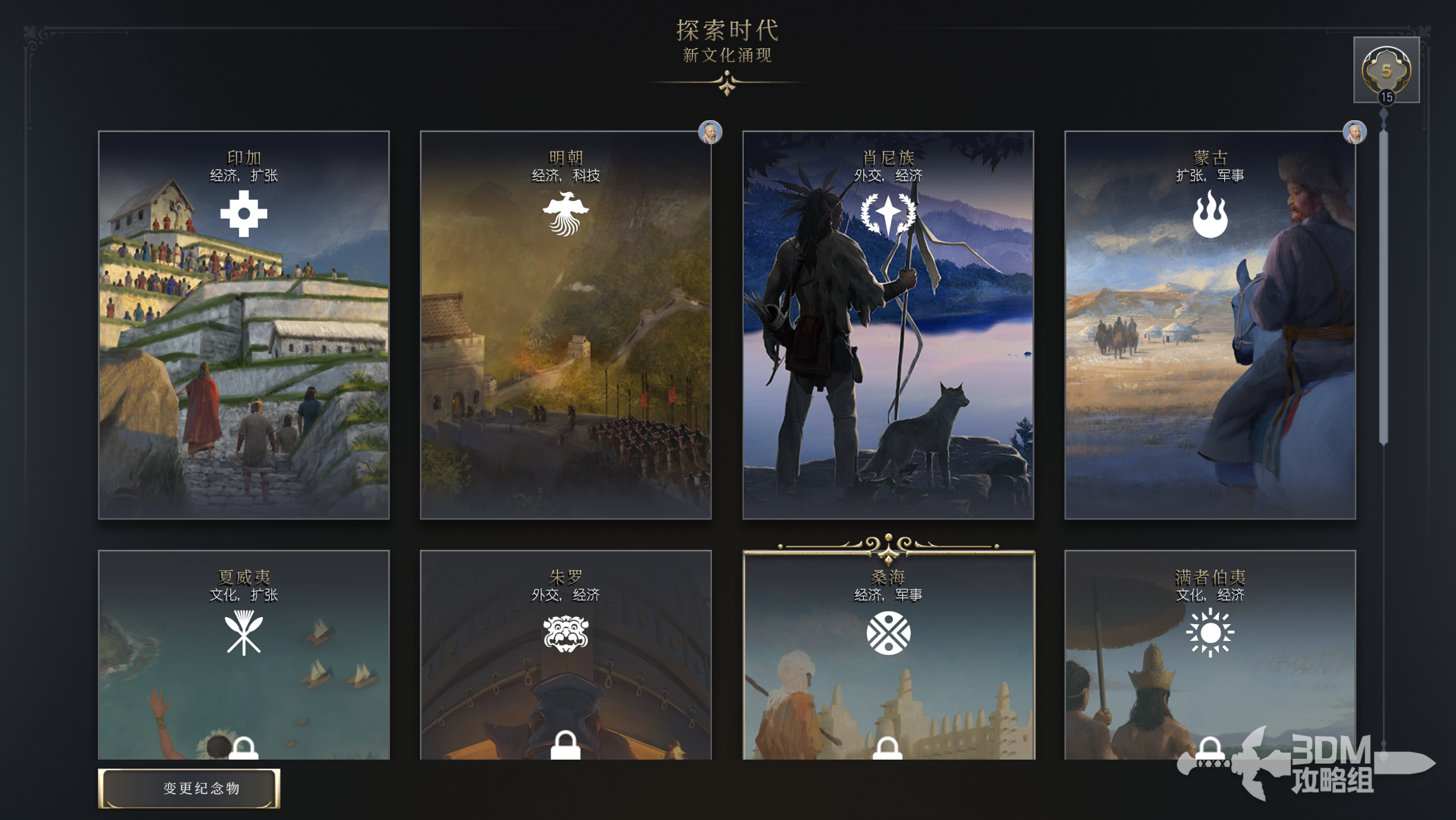
Task: Open the 变更纪念物 change mementos button
Action: click(x=189, y=788)
